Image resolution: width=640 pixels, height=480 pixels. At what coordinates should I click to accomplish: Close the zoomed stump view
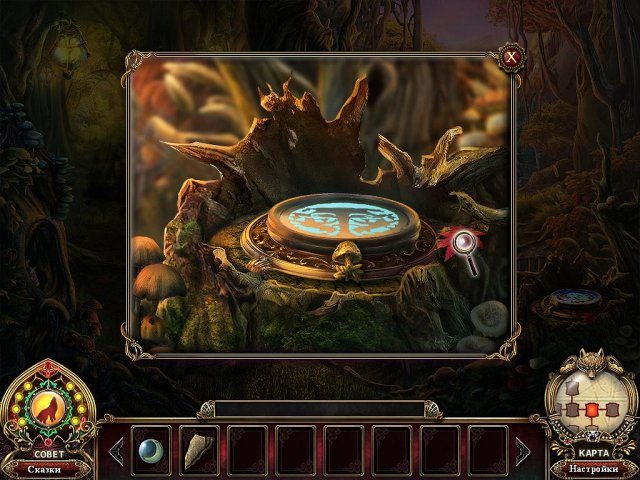511,57
